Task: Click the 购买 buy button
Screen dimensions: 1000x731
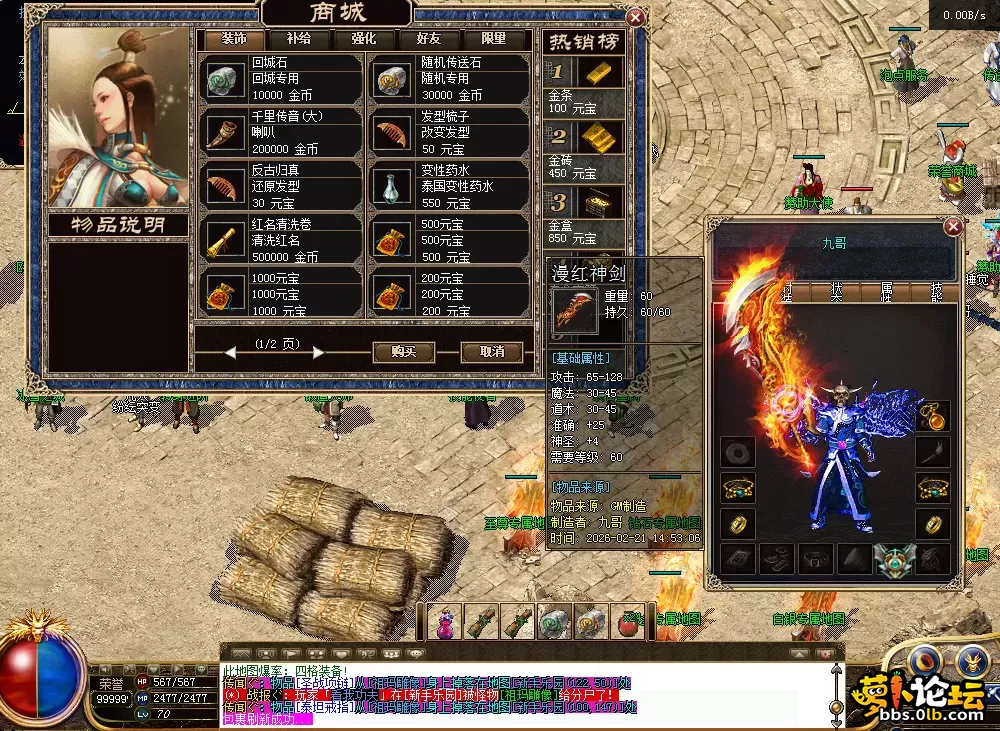Action: tap(403, 351)
